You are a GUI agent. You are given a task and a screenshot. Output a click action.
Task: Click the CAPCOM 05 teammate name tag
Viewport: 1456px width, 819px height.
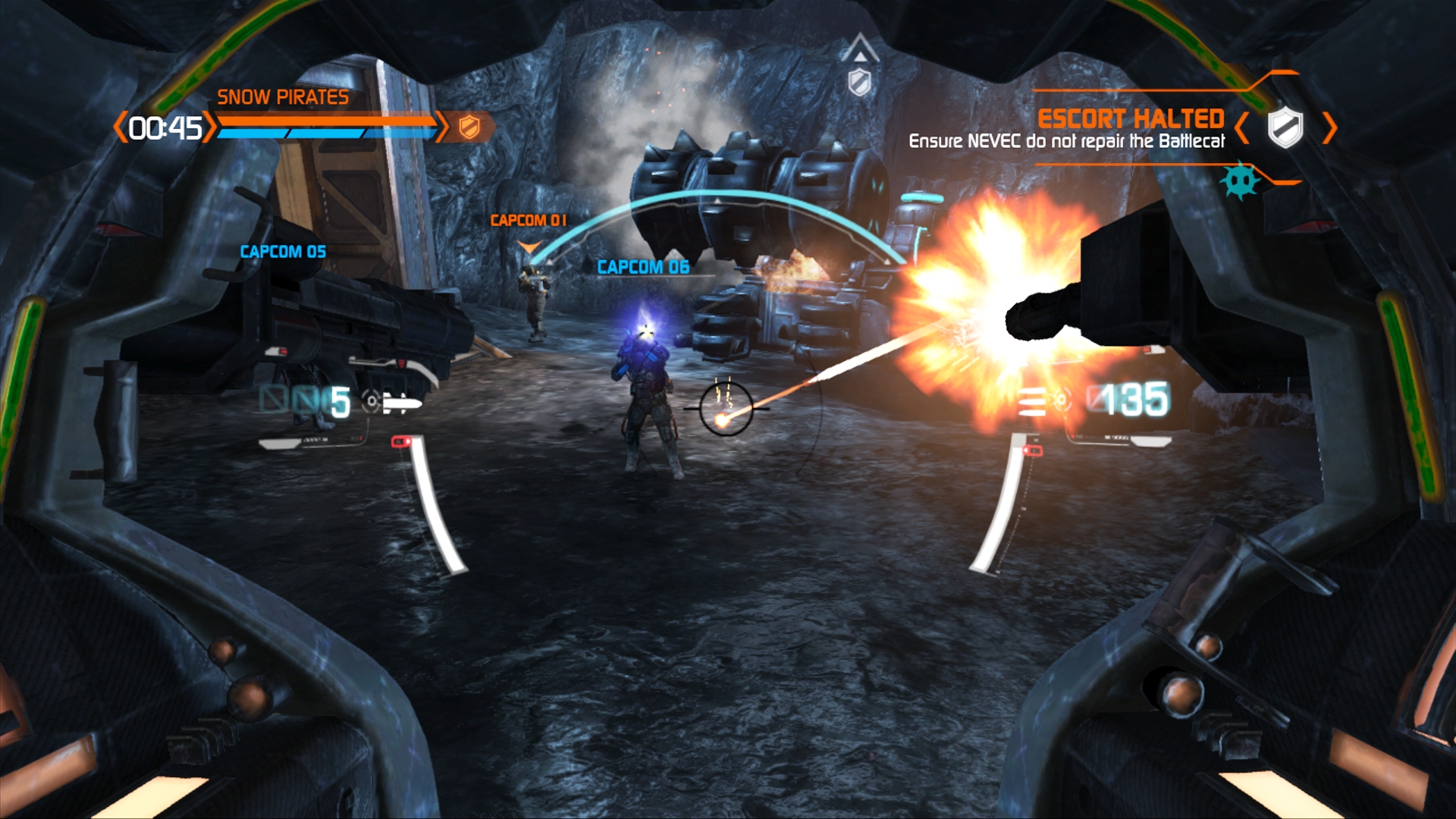coord(283,252)
